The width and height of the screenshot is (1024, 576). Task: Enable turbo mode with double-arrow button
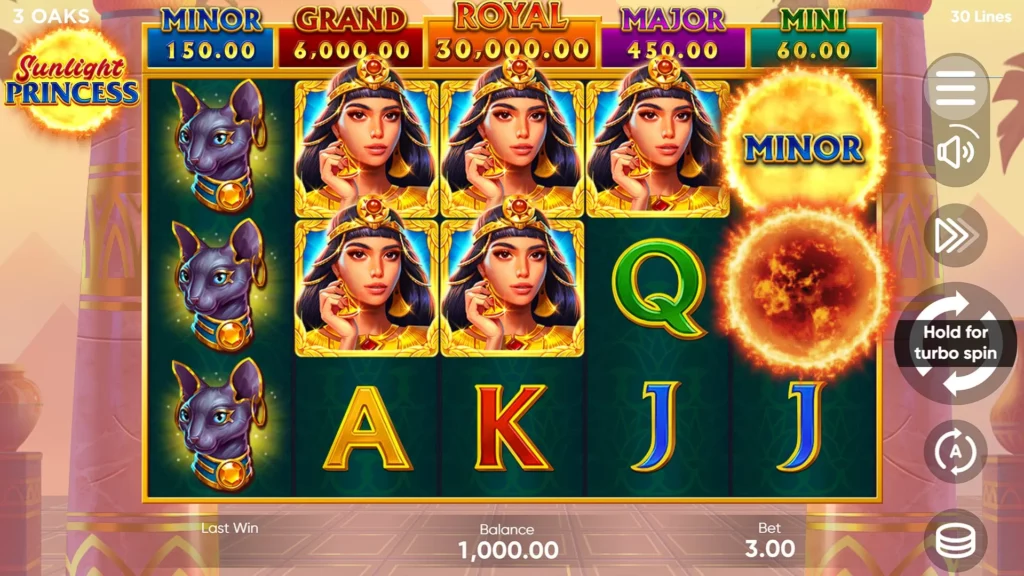(x=955, y=235)
